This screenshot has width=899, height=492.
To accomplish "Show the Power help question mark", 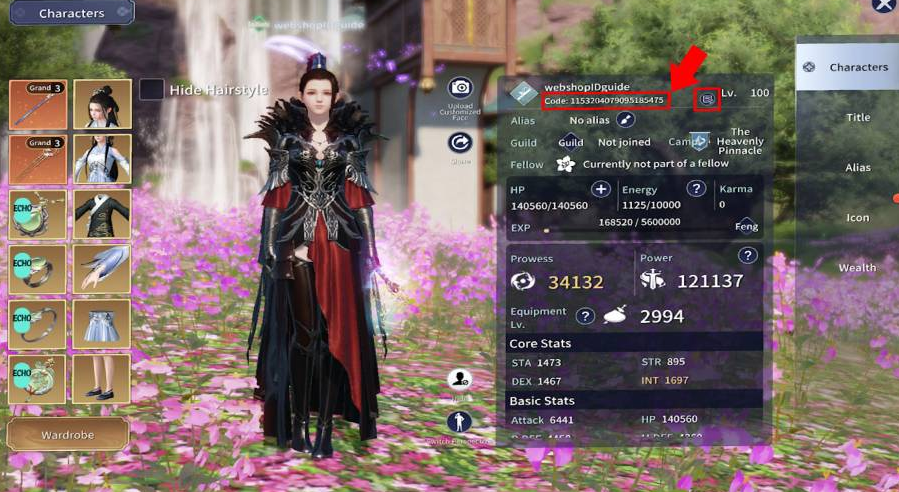I will coord(747,256).
